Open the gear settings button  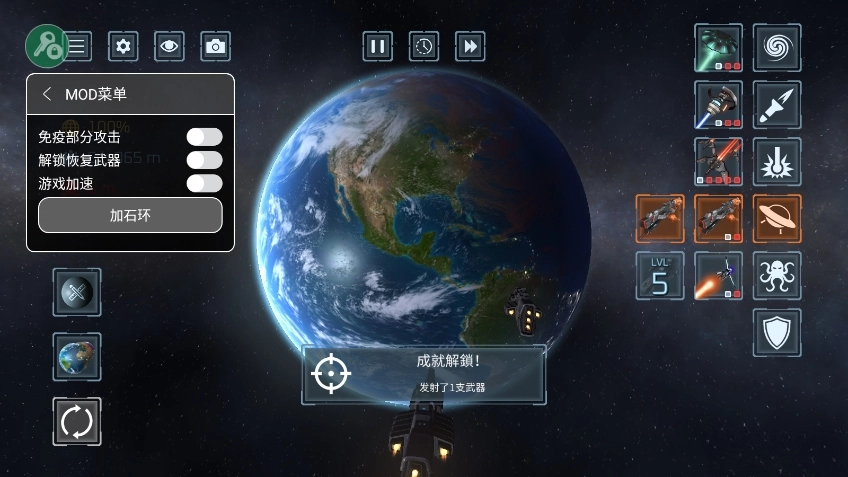coord(123,45)
